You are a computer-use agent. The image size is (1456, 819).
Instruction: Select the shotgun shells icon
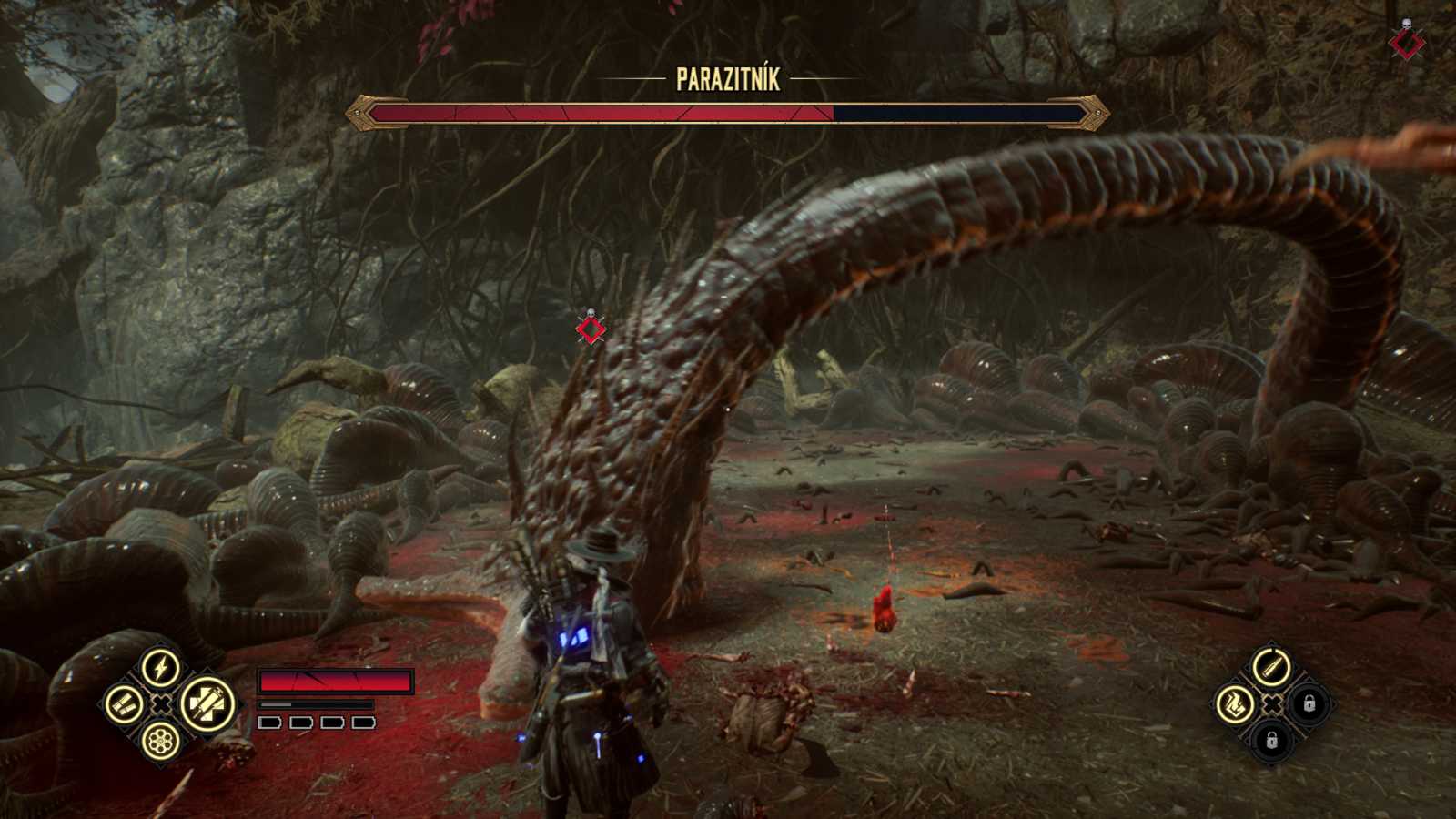[124, 705]
